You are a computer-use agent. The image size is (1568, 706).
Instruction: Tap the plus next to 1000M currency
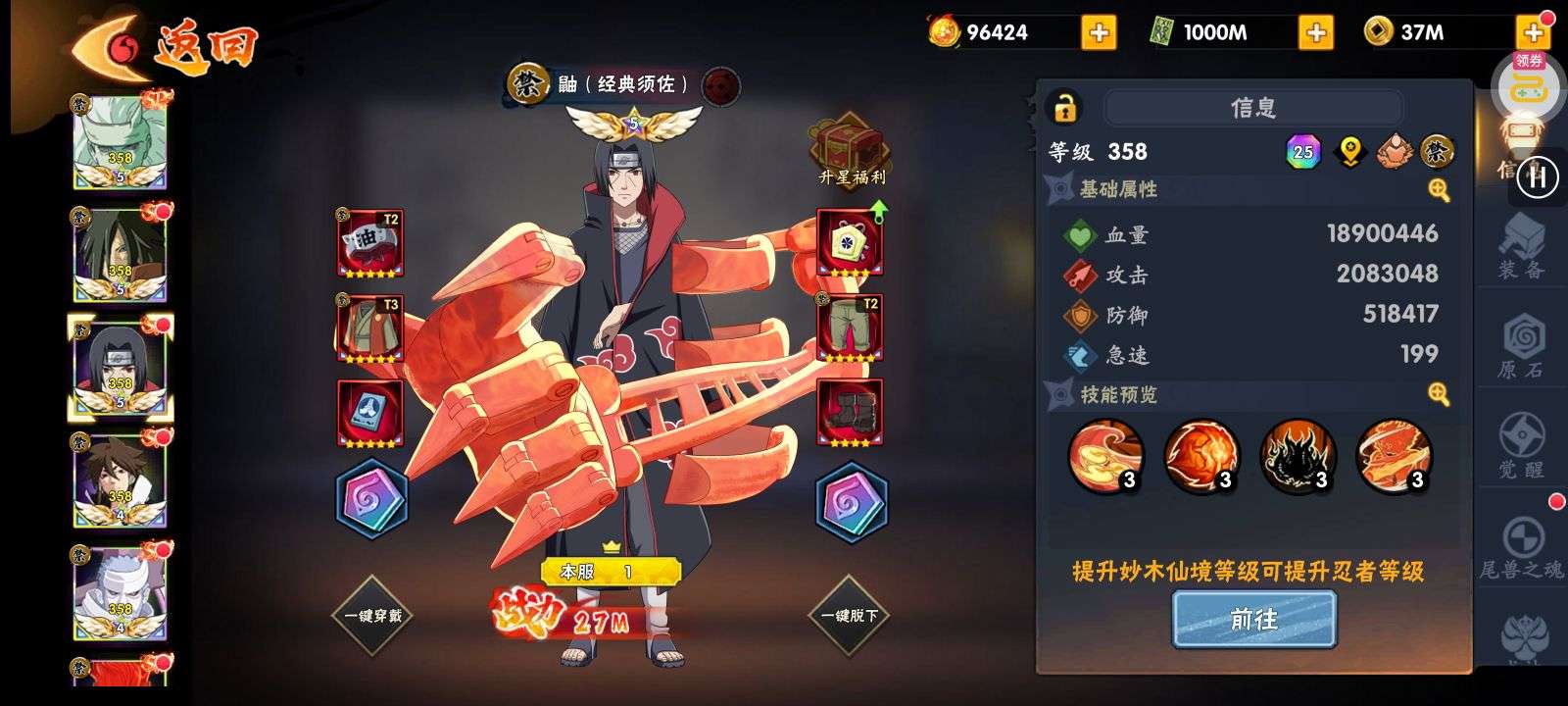(1315, 32)
